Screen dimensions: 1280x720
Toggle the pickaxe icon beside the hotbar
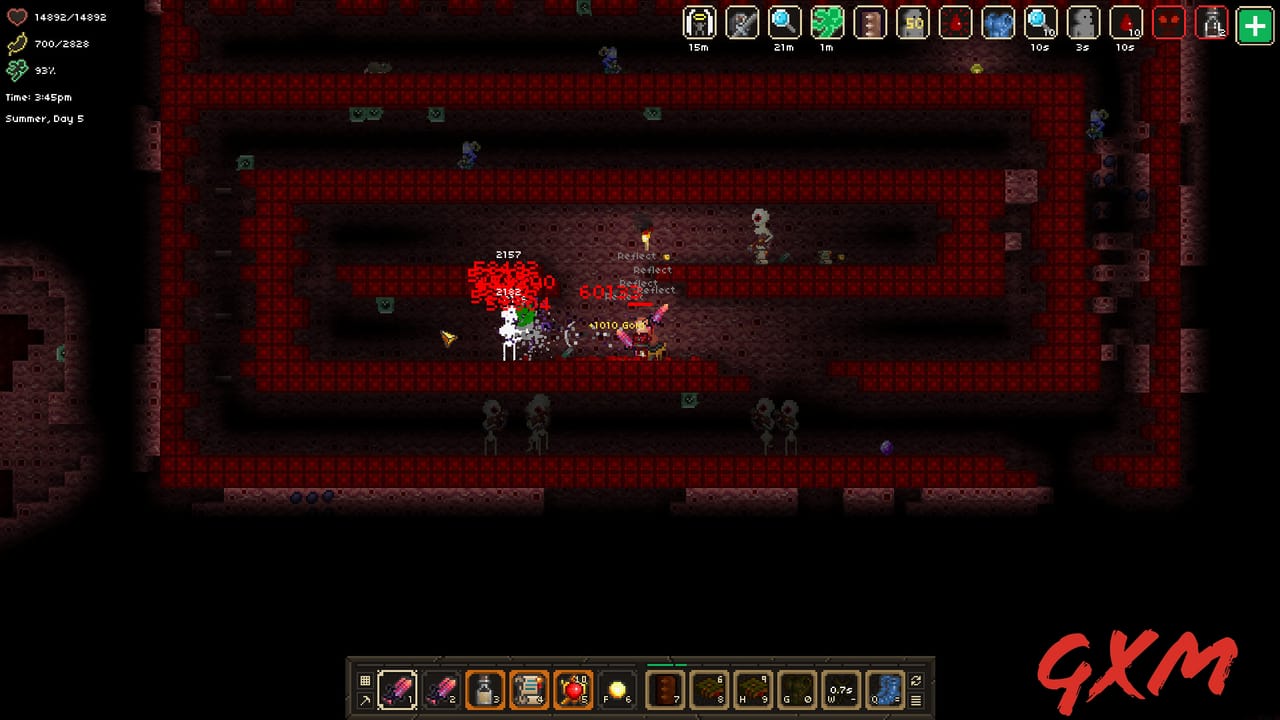coord(363,700)
